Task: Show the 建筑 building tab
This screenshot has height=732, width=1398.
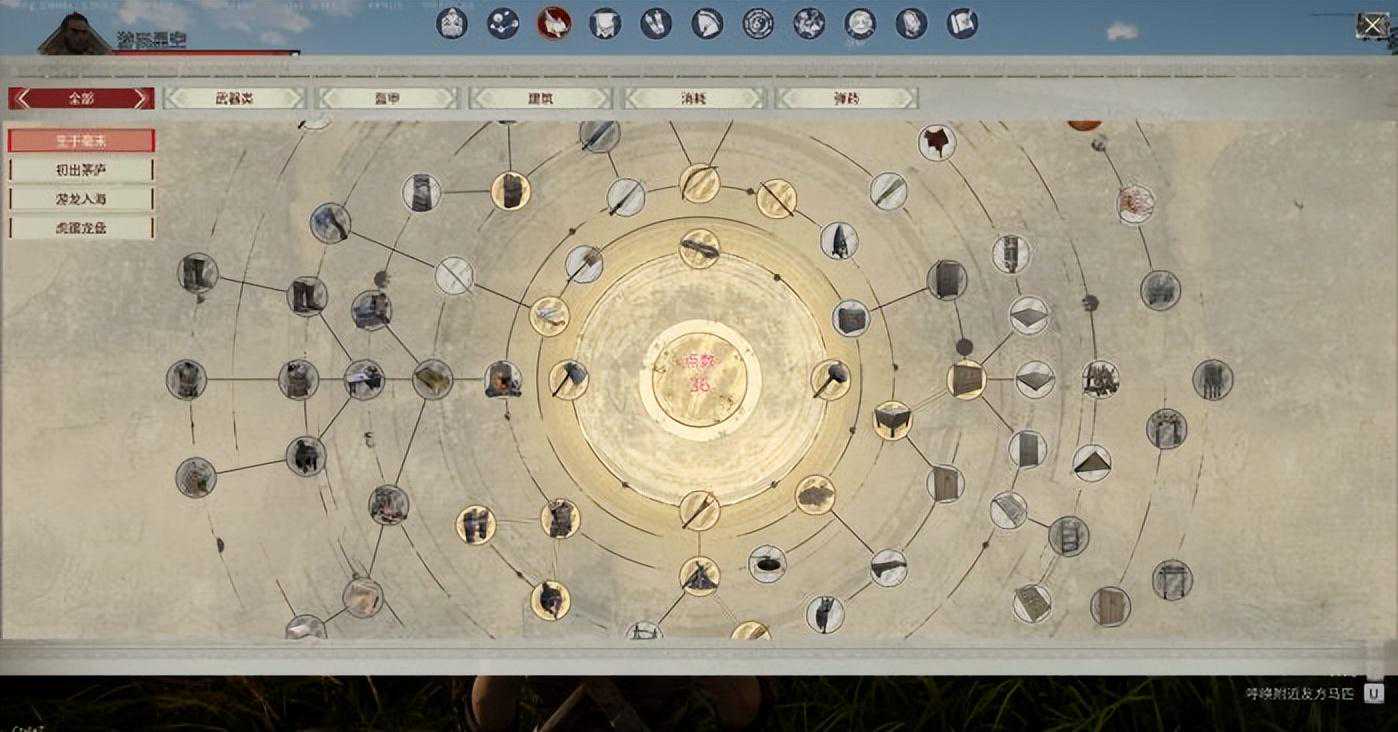Action: point(540,98)
